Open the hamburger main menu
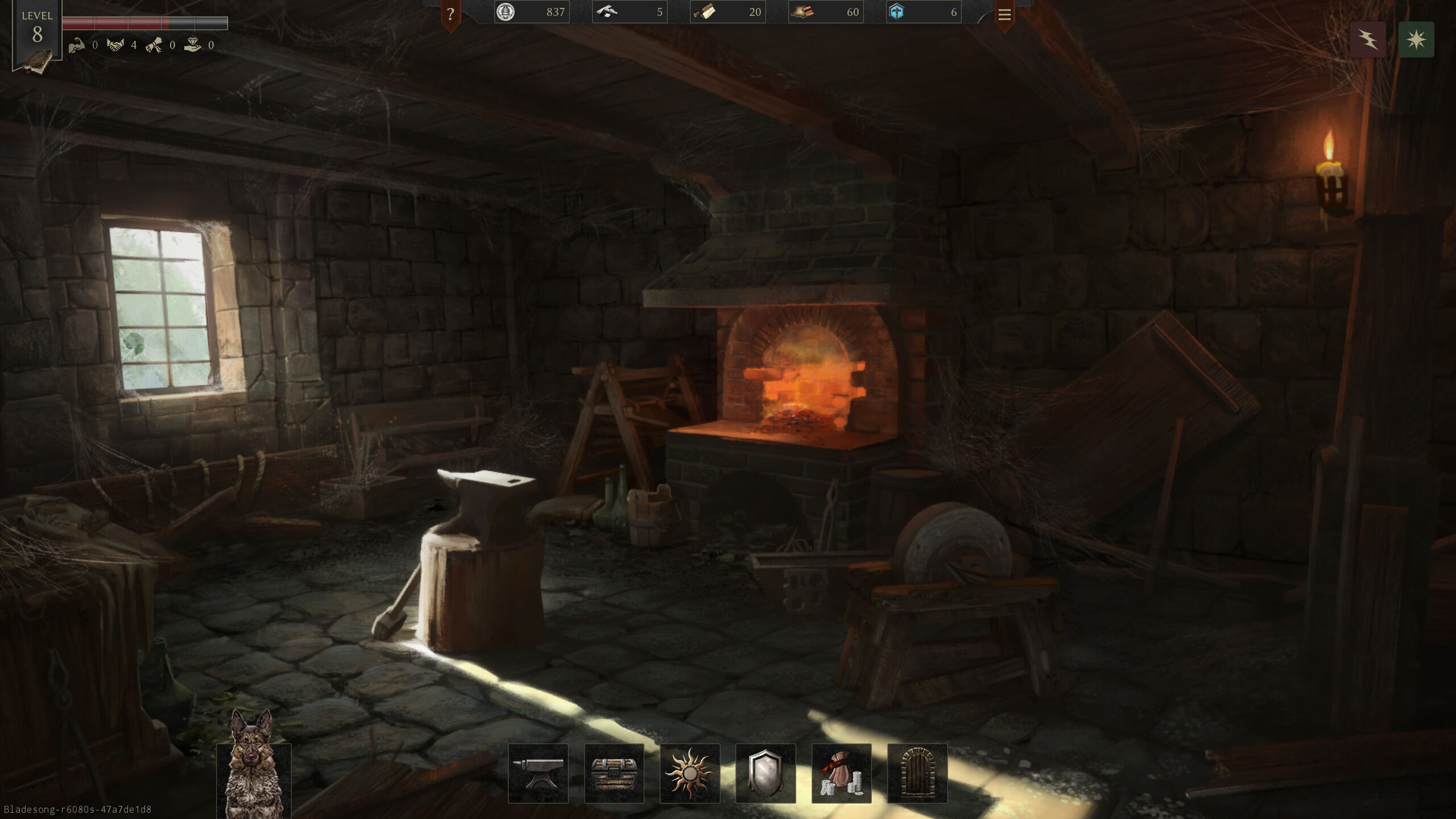 [1004, 14]
